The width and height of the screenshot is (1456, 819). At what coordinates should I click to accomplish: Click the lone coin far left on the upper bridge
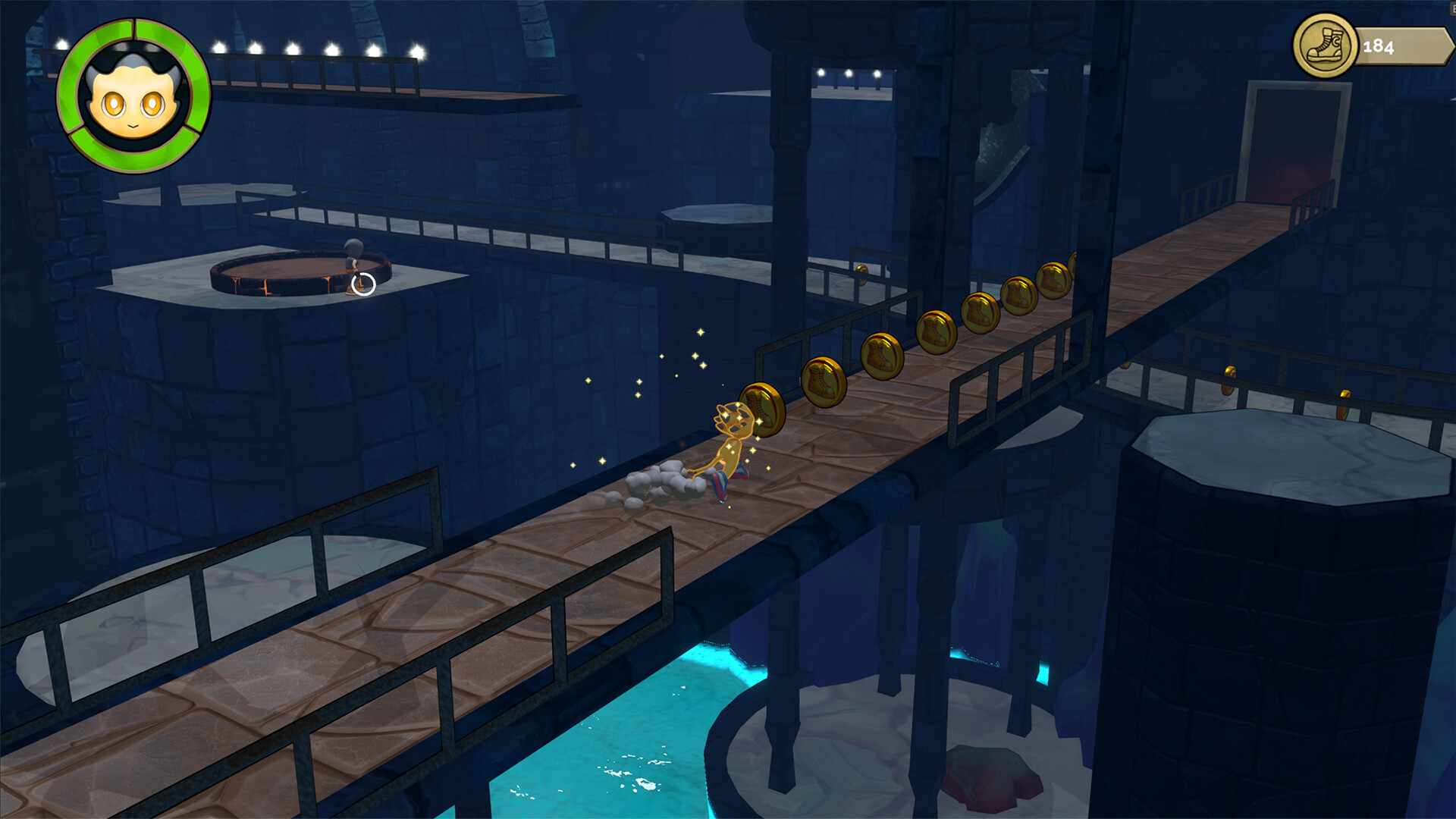pyautogui.click(x=861, y=275)
